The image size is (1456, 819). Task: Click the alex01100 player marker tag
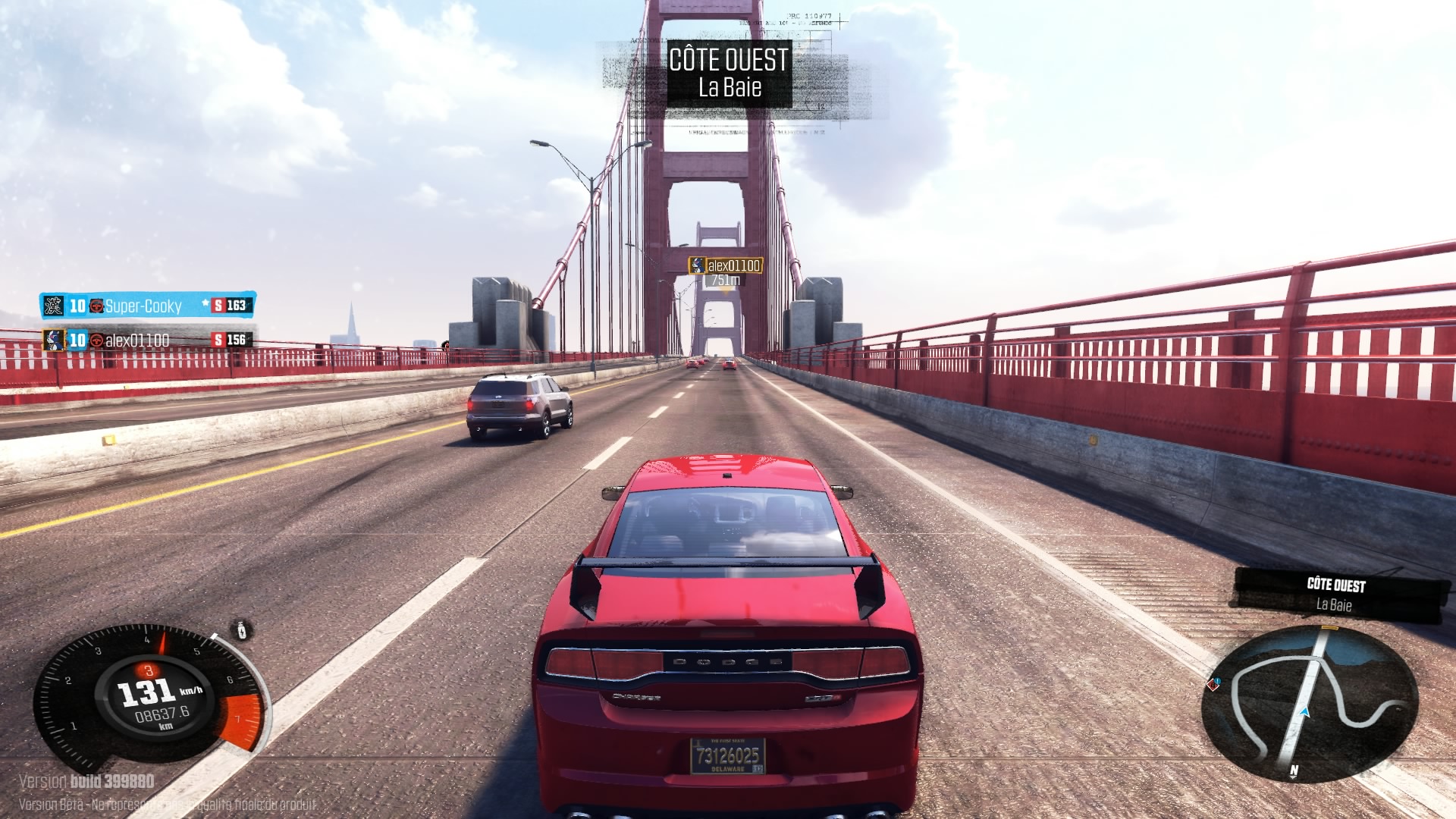coord(726,265)
